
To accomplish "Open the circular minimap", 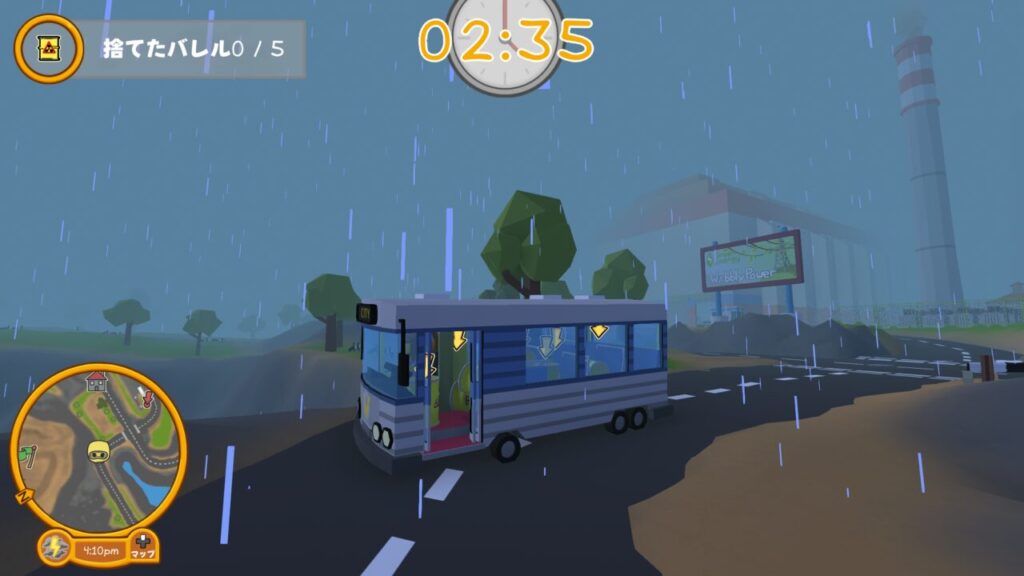I will click(x=98, y=447).
